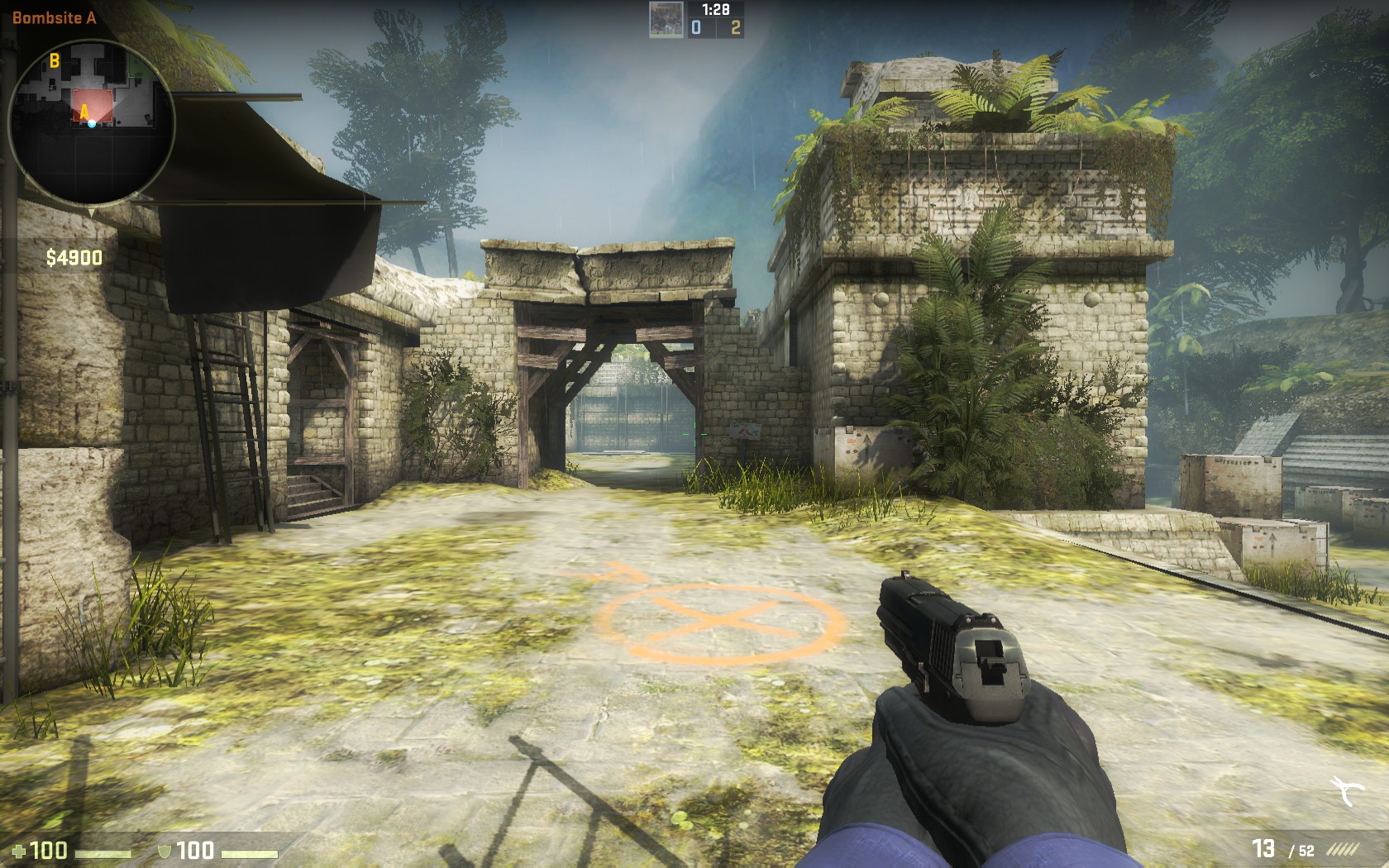Select the knife icon in weapon inventory

point(1348,791)
